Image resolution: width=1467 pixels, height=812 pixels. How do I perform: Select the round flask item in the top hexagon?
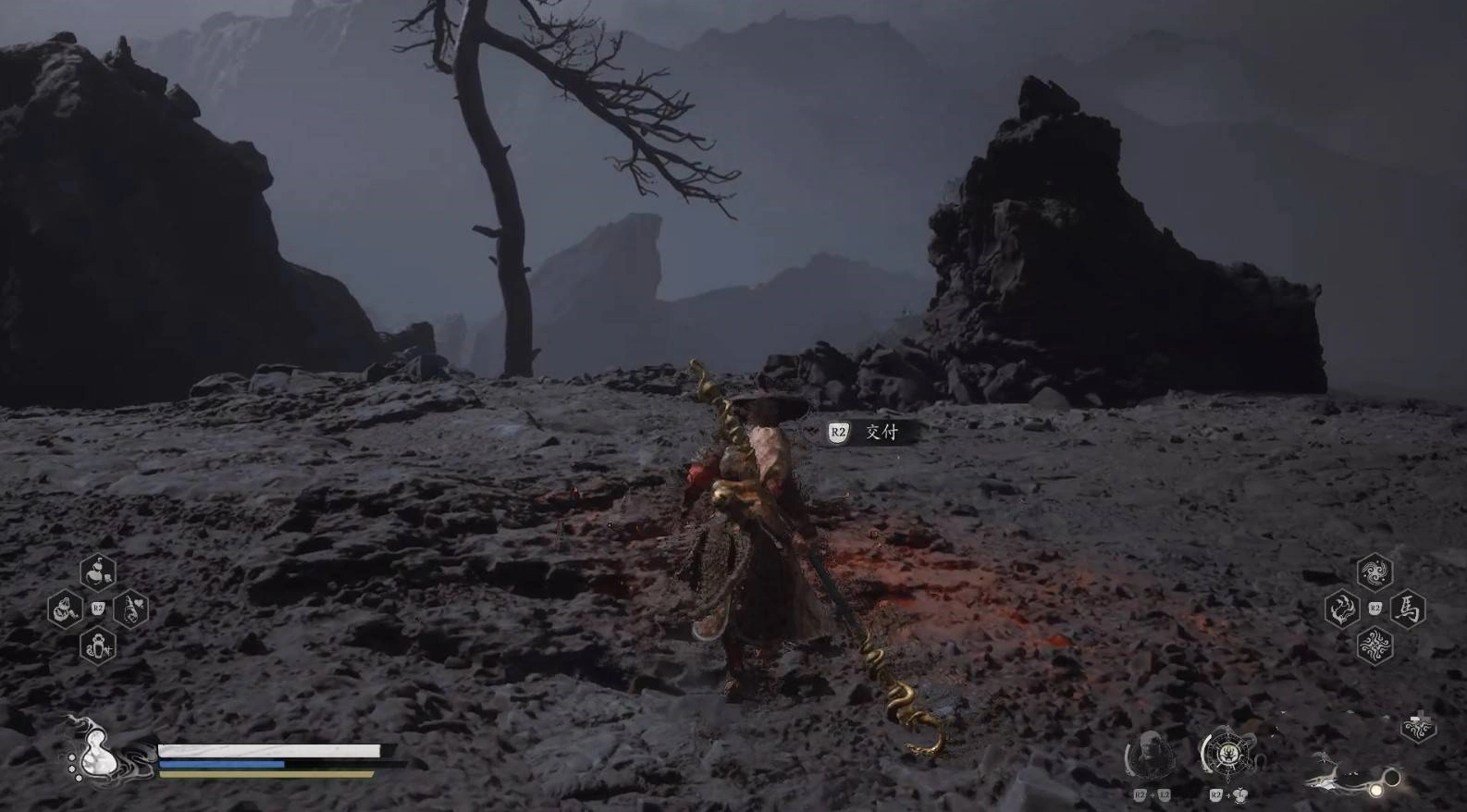point(97,573)
